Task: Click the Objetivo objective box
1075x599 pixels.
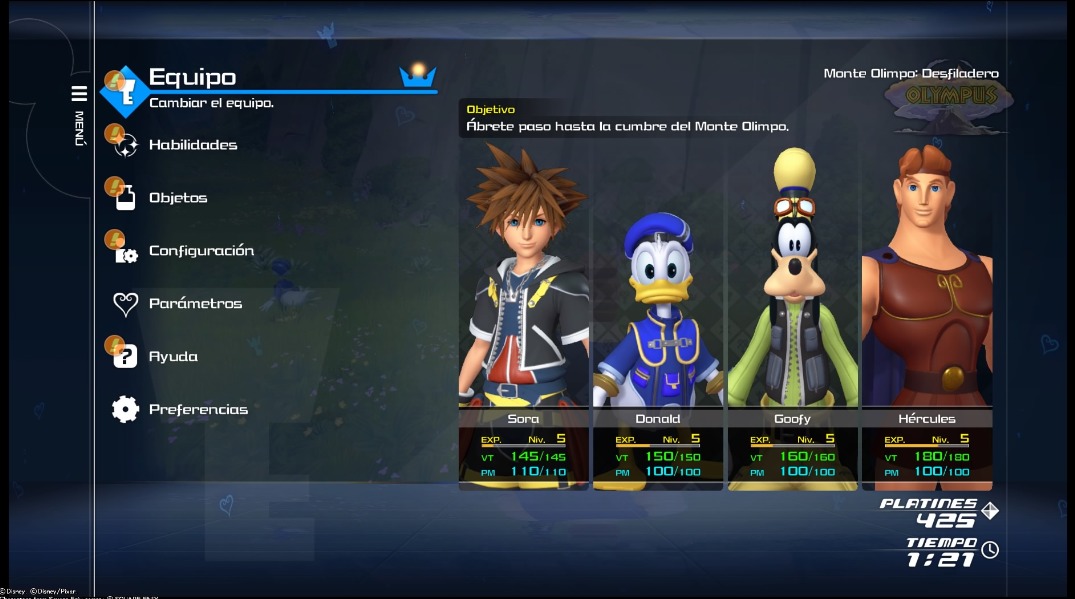Action: click(x=628, y=119)
